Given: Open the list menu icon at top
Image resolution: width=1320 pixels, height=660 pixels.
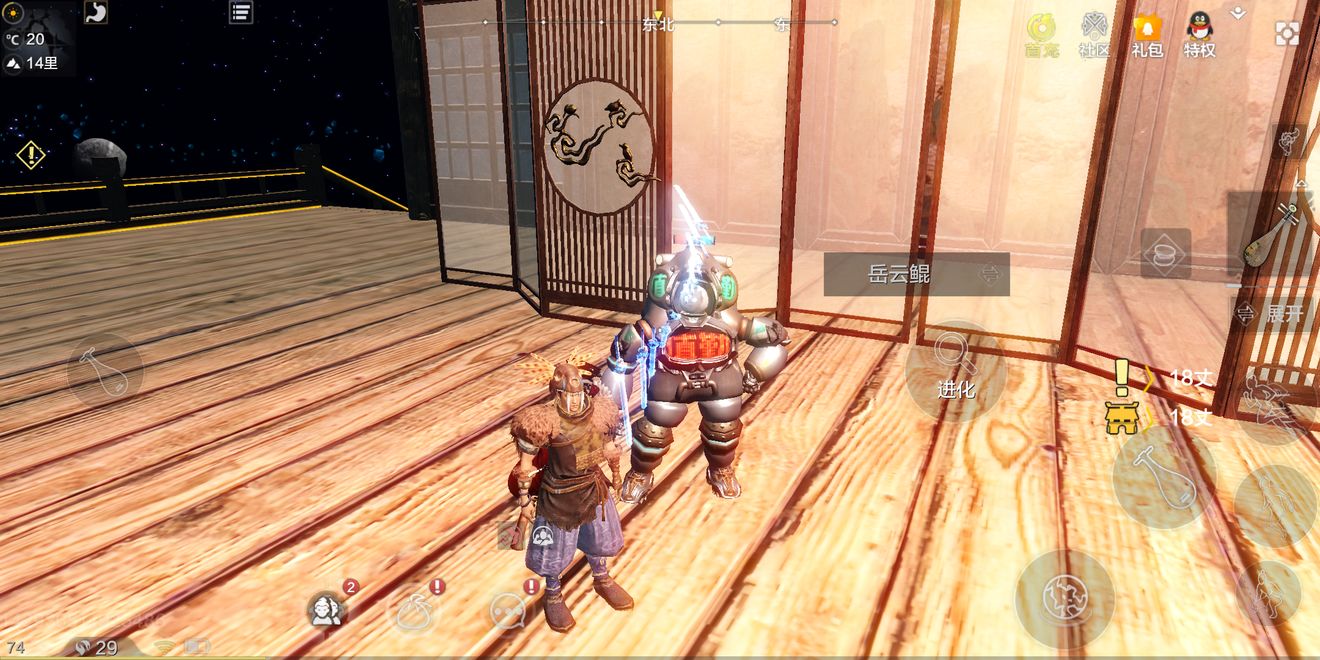Looking at the screenshot, I should tap(241, 12).
